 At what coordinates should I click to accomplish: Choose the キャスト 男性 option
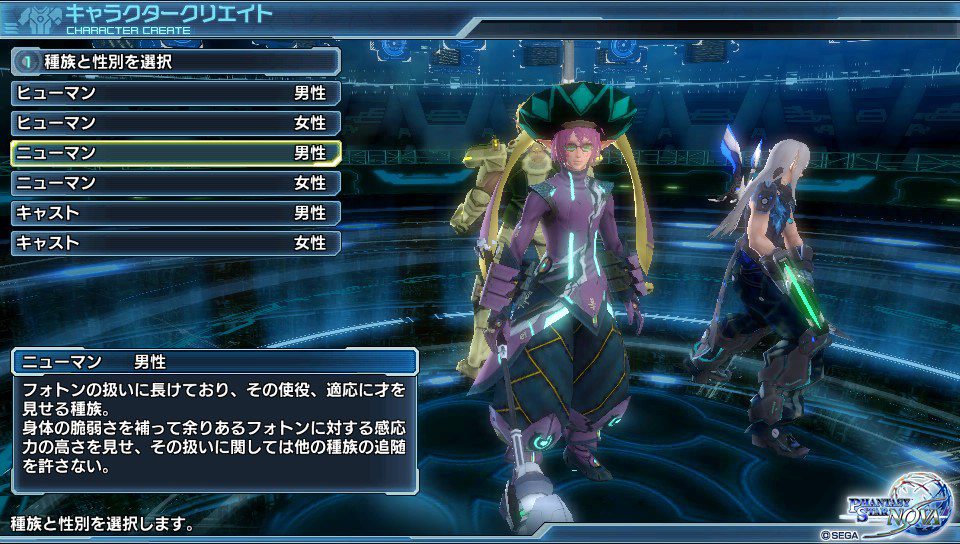175,213
